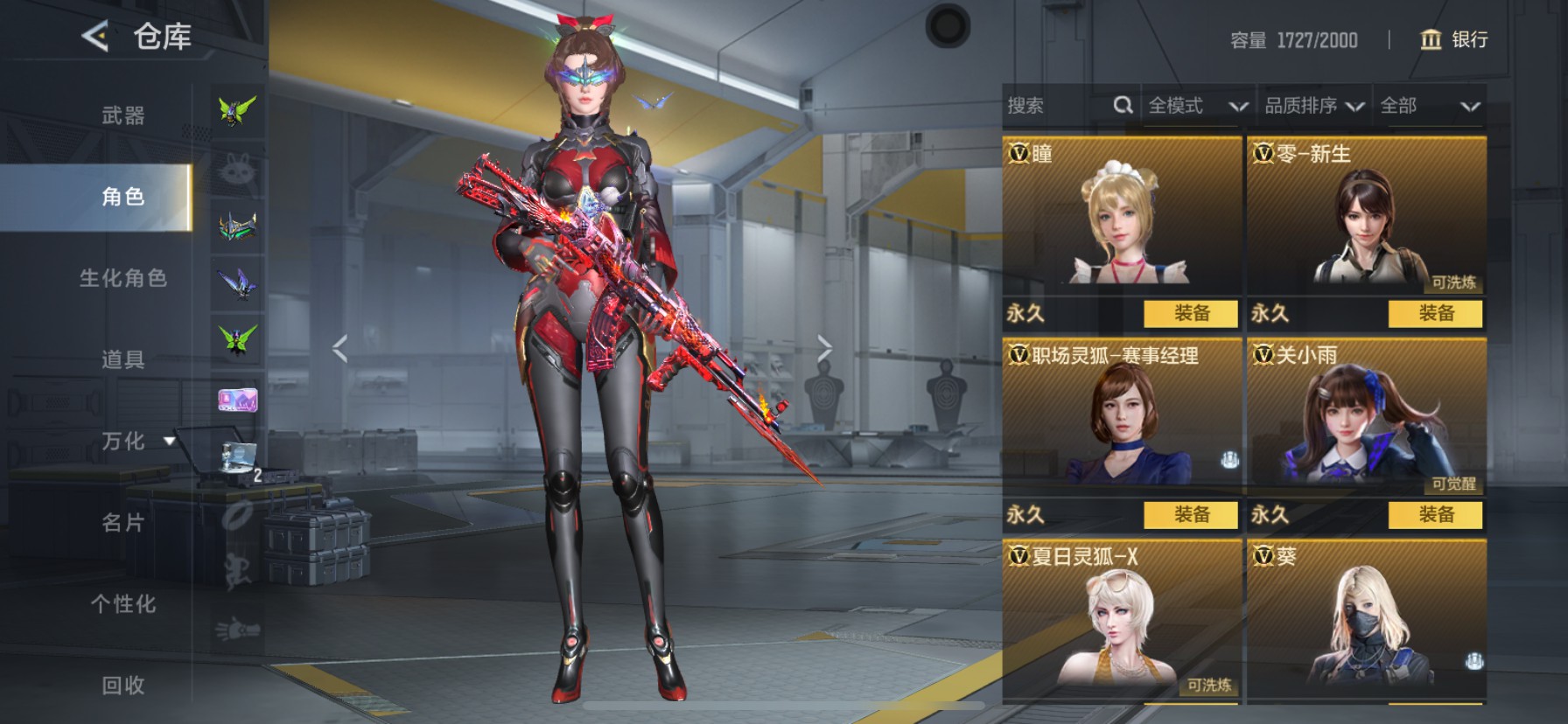Rotate character preview with right arrow
Screen dimensions: 1568x724
pyautogui.click(x=824, y=348)
